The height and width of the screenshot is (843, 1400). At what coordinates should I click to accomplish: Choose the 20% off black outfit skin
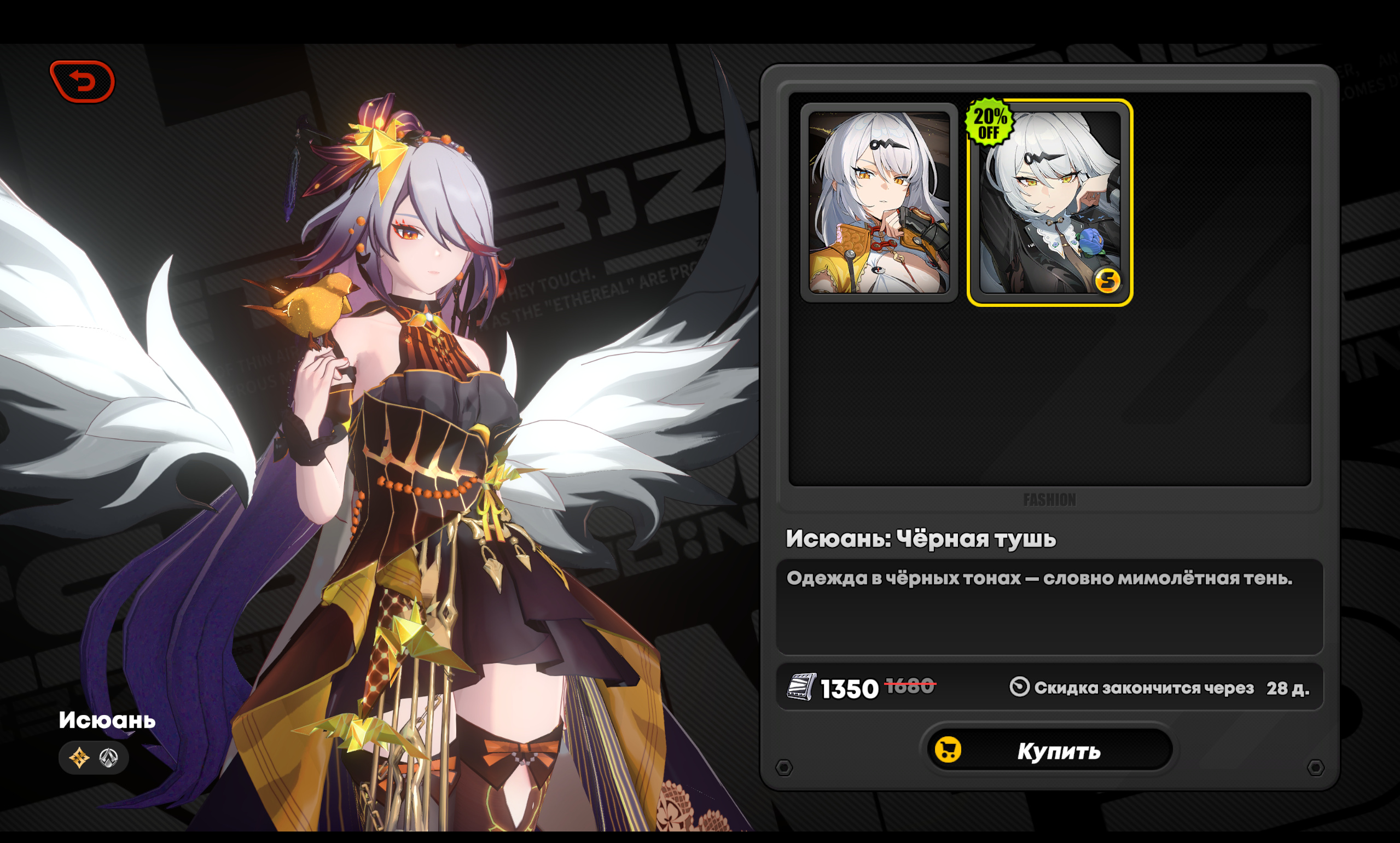(1049, 203)
